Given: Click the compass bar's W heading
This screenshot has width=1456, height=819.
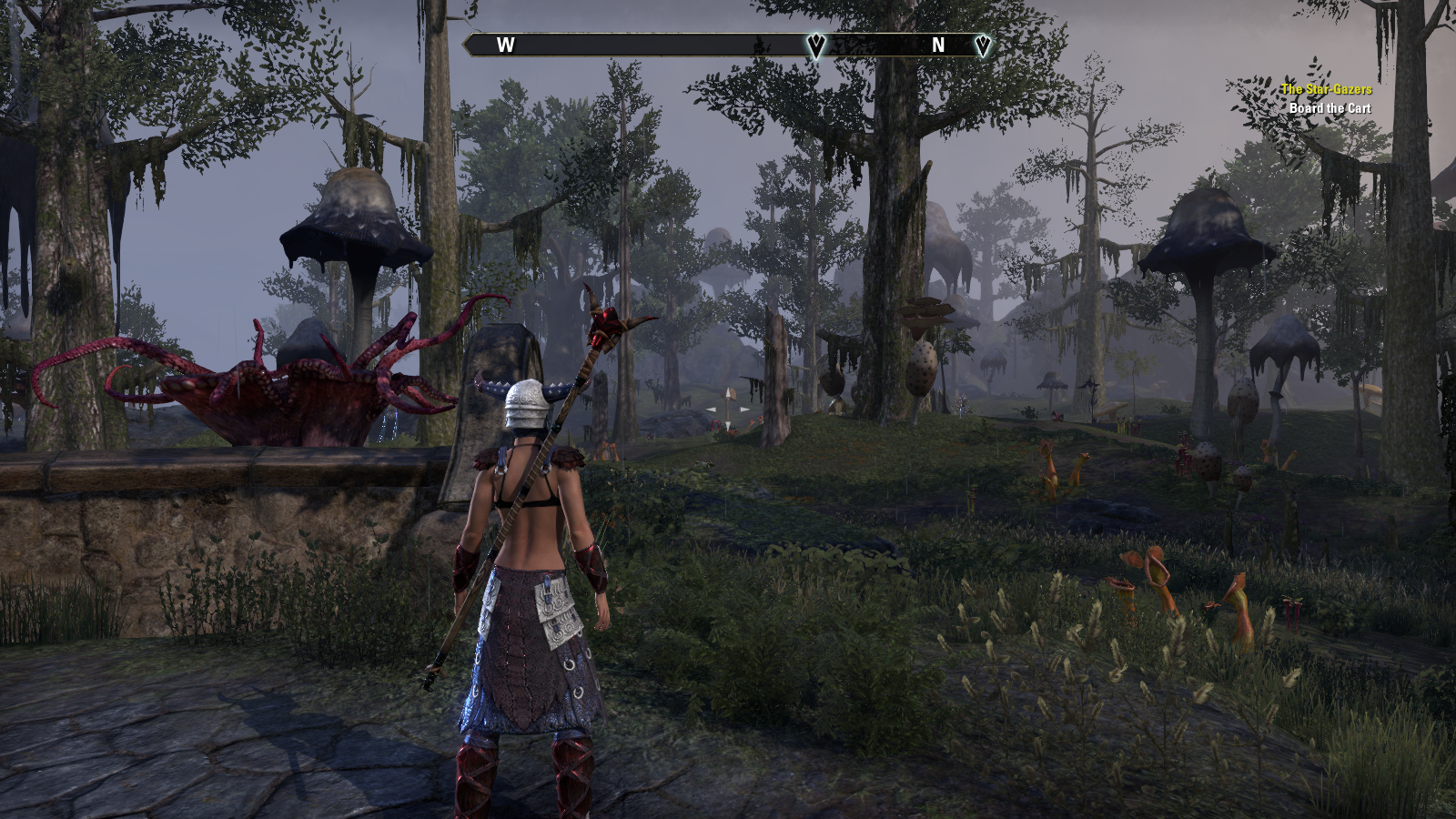Looking at the screenshot, I should (x=506, y=45).
